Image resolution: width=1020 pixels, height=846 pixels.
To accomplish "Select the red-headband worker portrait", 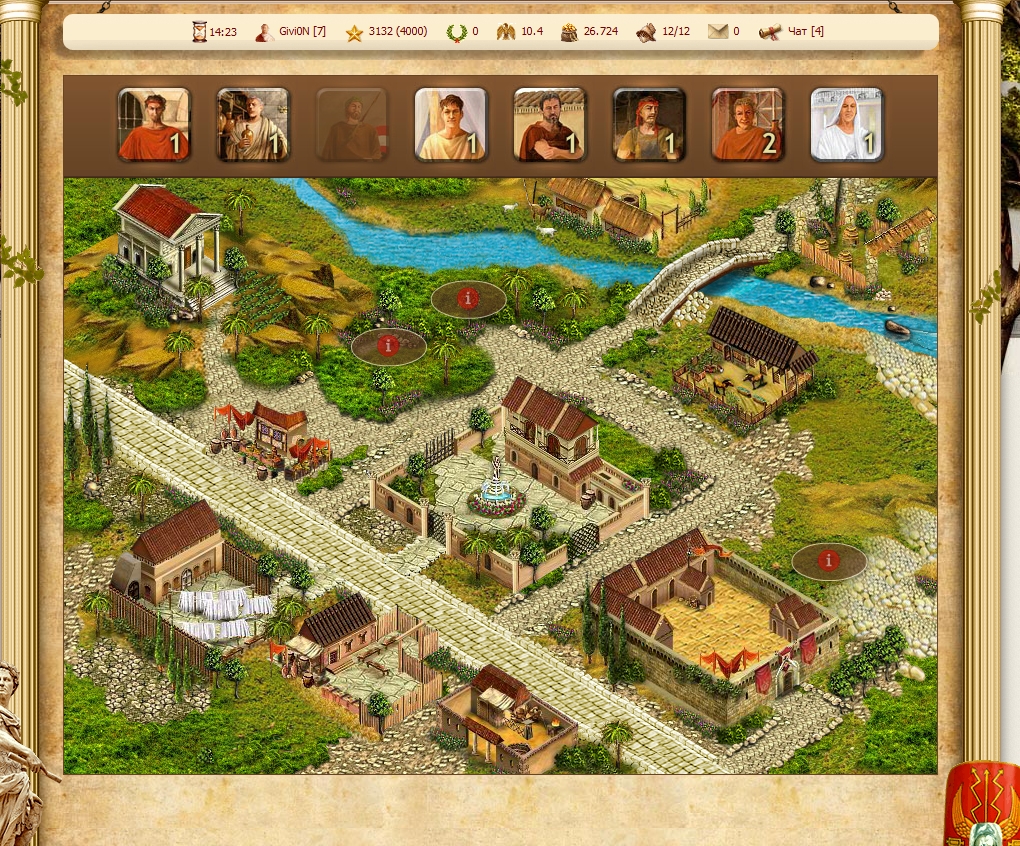I will click(649, 125).
